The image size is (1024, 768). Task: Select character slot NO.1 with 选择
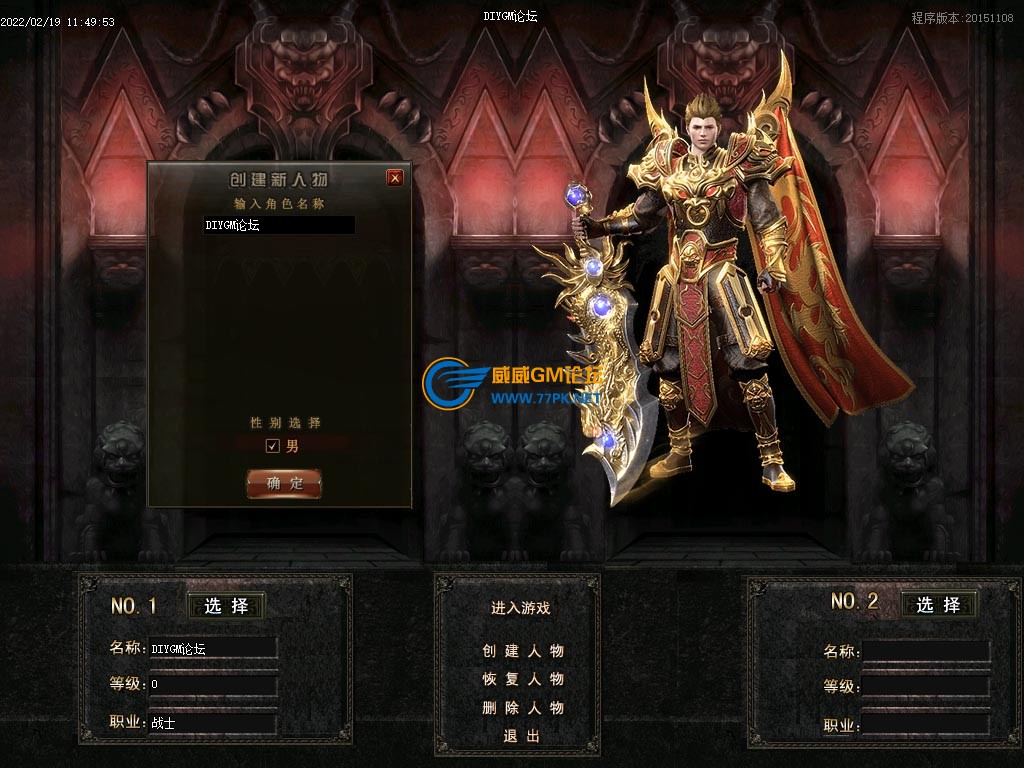[227, 606]
